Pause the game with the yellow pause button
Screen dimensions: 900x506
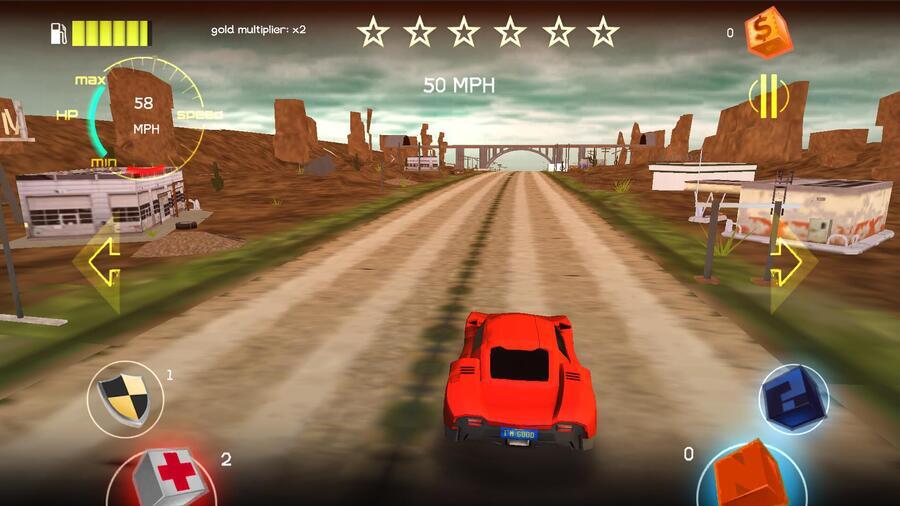pos(768,97)
